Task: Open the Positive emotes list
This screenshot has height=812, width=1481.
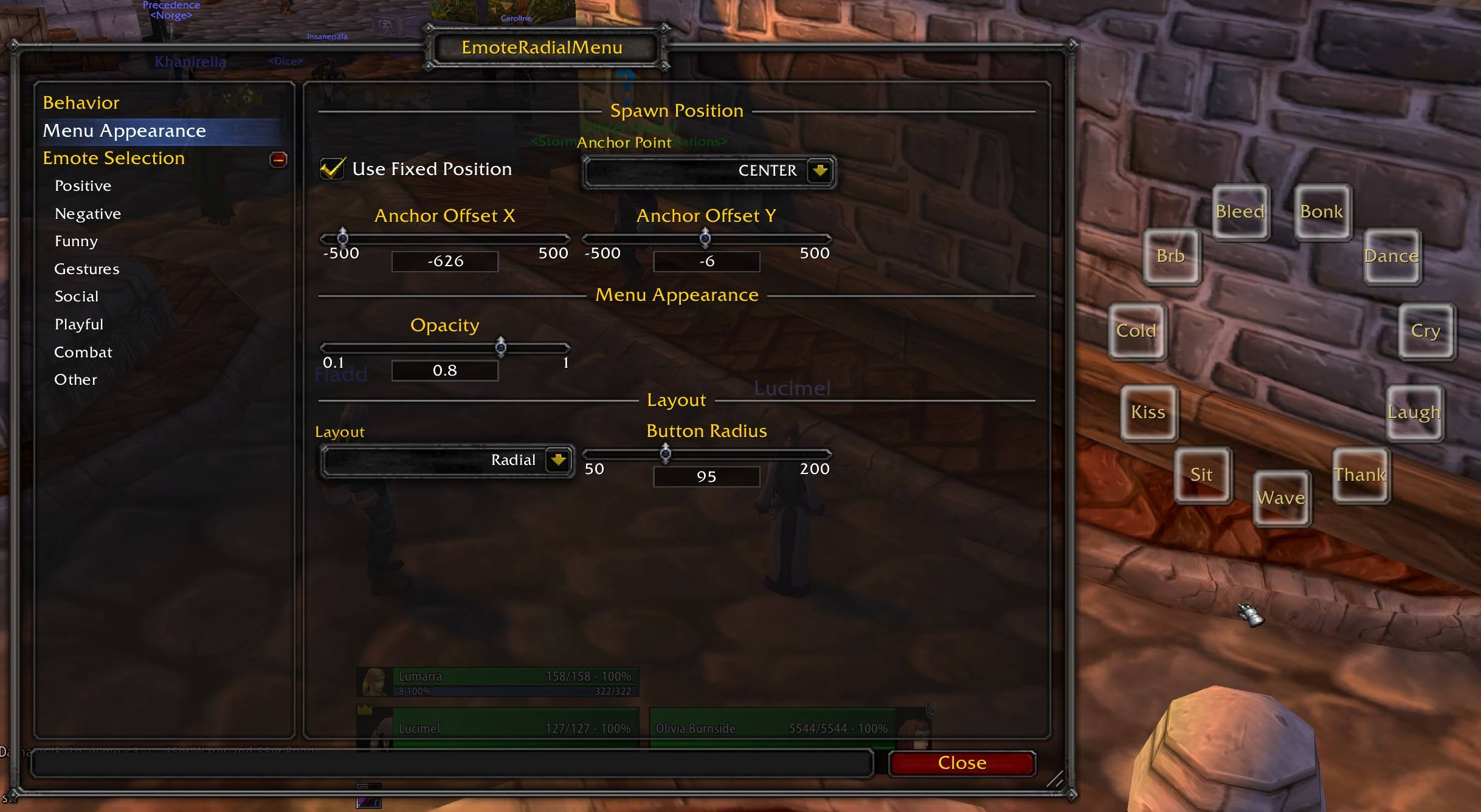Action: [83, 186]
